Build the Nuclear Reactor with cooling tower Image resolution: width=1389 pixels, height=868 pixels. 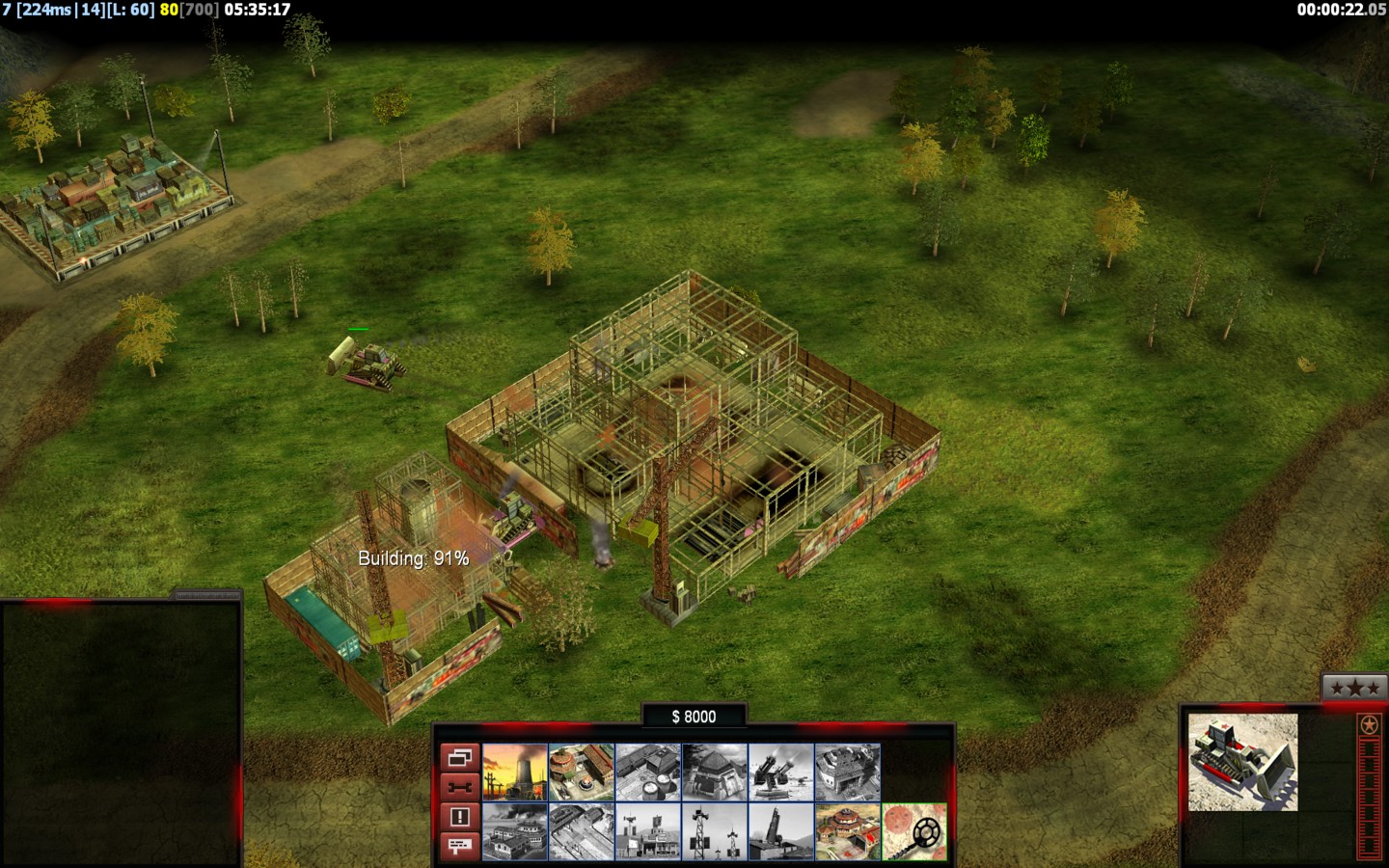515,772
